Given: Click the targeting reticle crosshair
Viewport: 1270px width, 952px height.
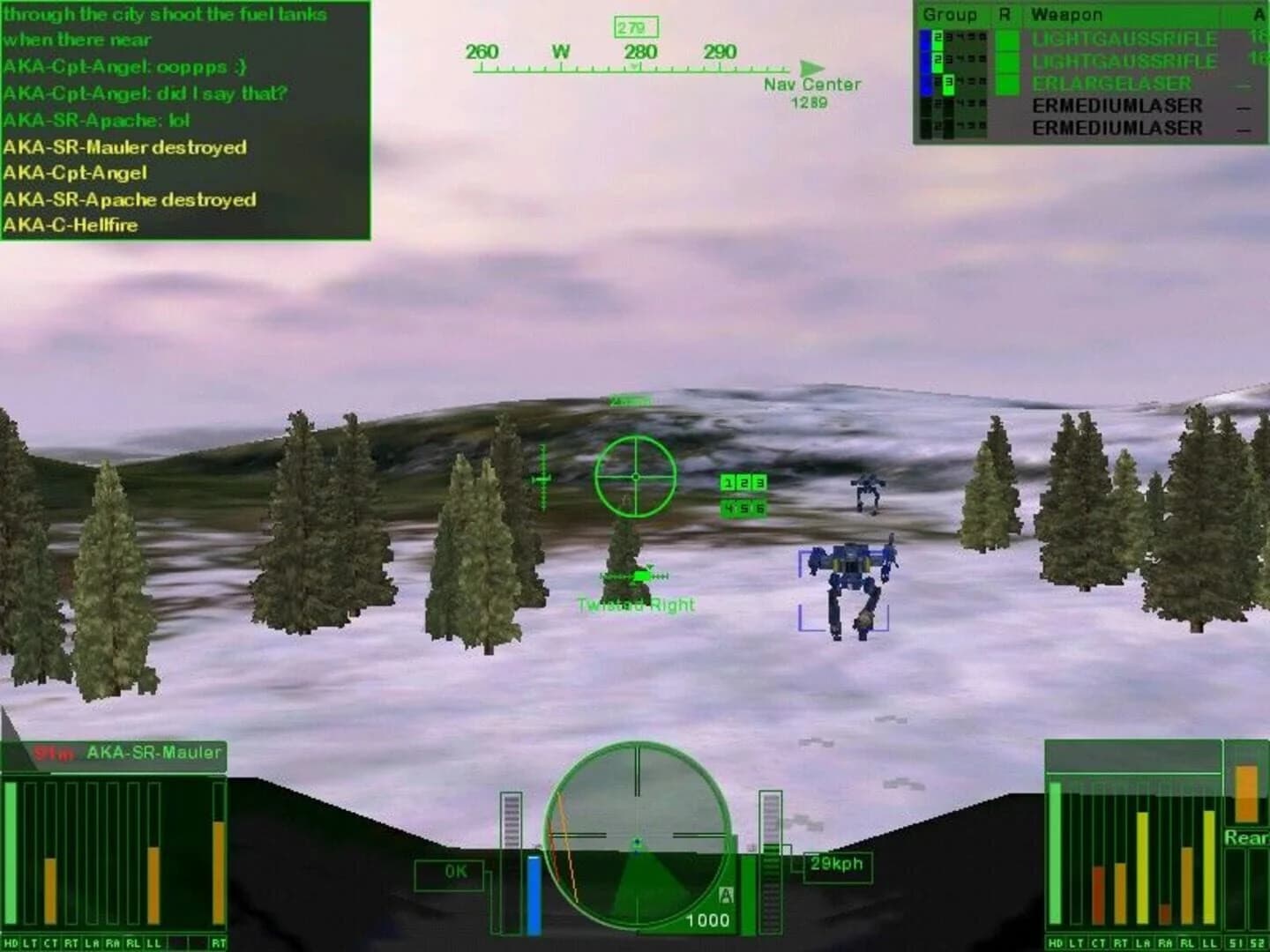Looking at the screenshot, I should pyautogui.click(x=634, y=475).
